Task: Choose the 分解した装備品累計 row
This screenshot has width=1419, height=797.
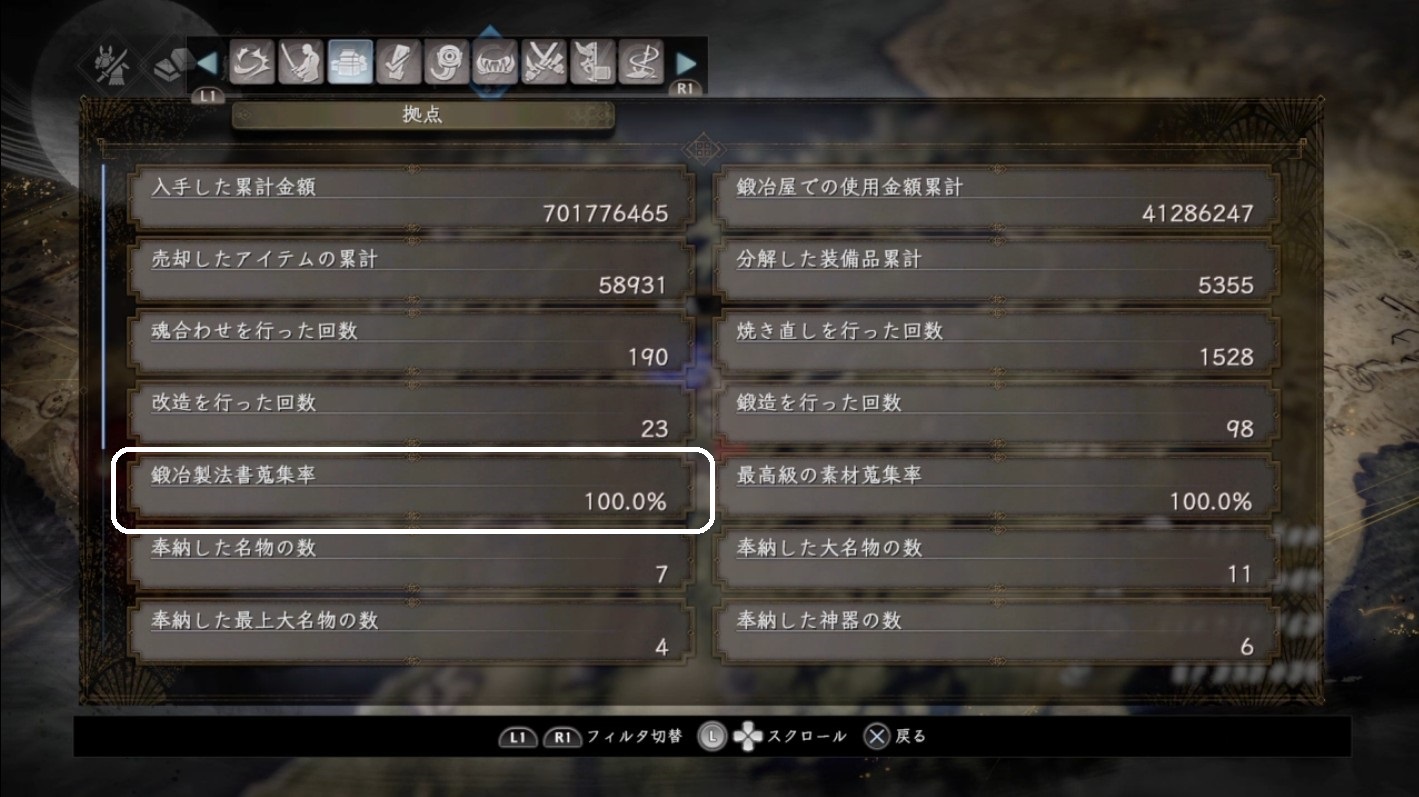Action: (x=997, y=272)
